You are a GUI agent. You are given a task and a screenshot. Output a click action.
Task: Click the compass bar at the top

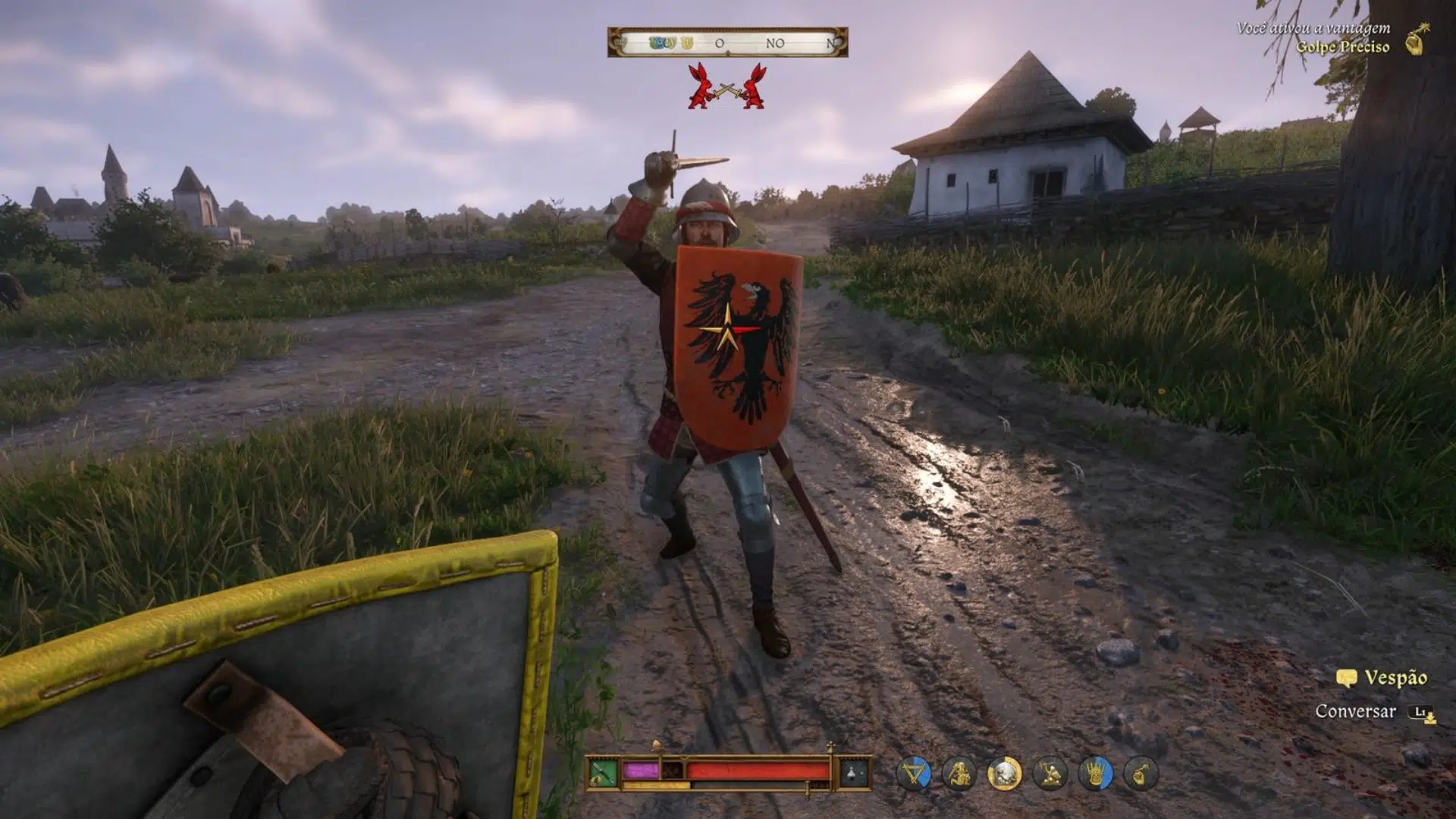point(727,42)
